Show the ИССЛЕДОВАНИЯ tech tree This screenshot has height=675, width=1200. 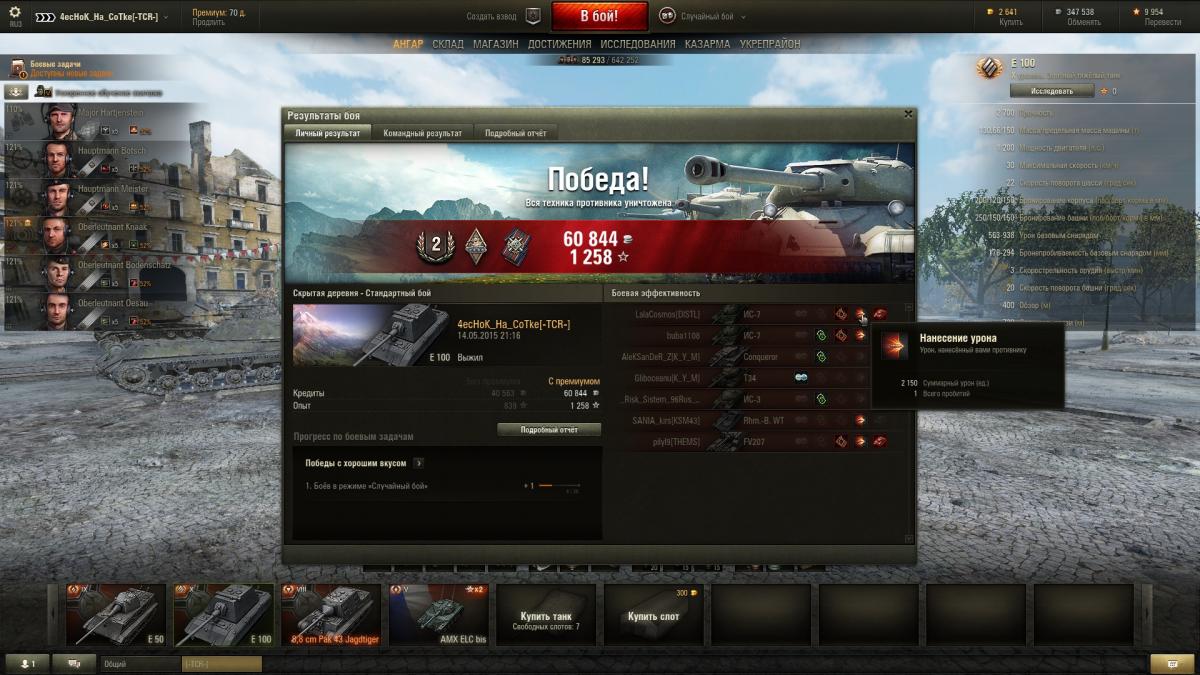(x=638, y=44)
